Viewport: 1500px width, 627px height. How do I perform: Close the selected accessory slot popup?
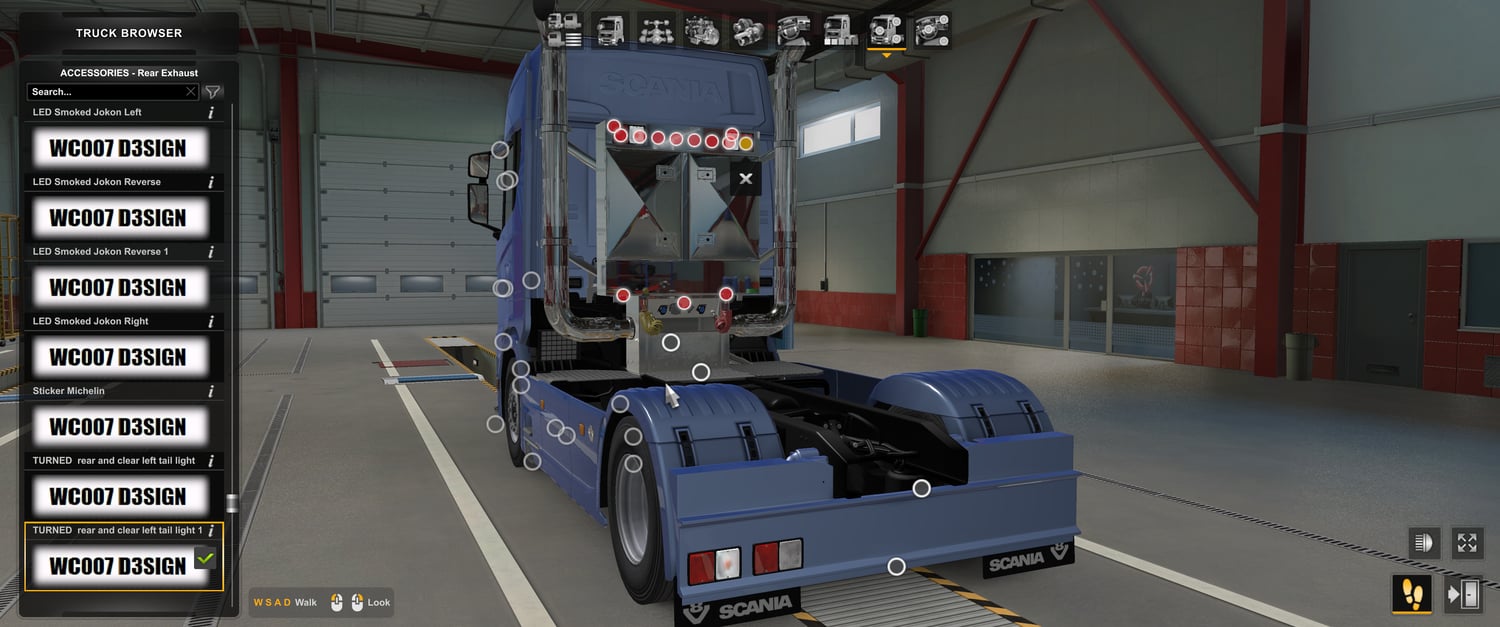[745, 179]
